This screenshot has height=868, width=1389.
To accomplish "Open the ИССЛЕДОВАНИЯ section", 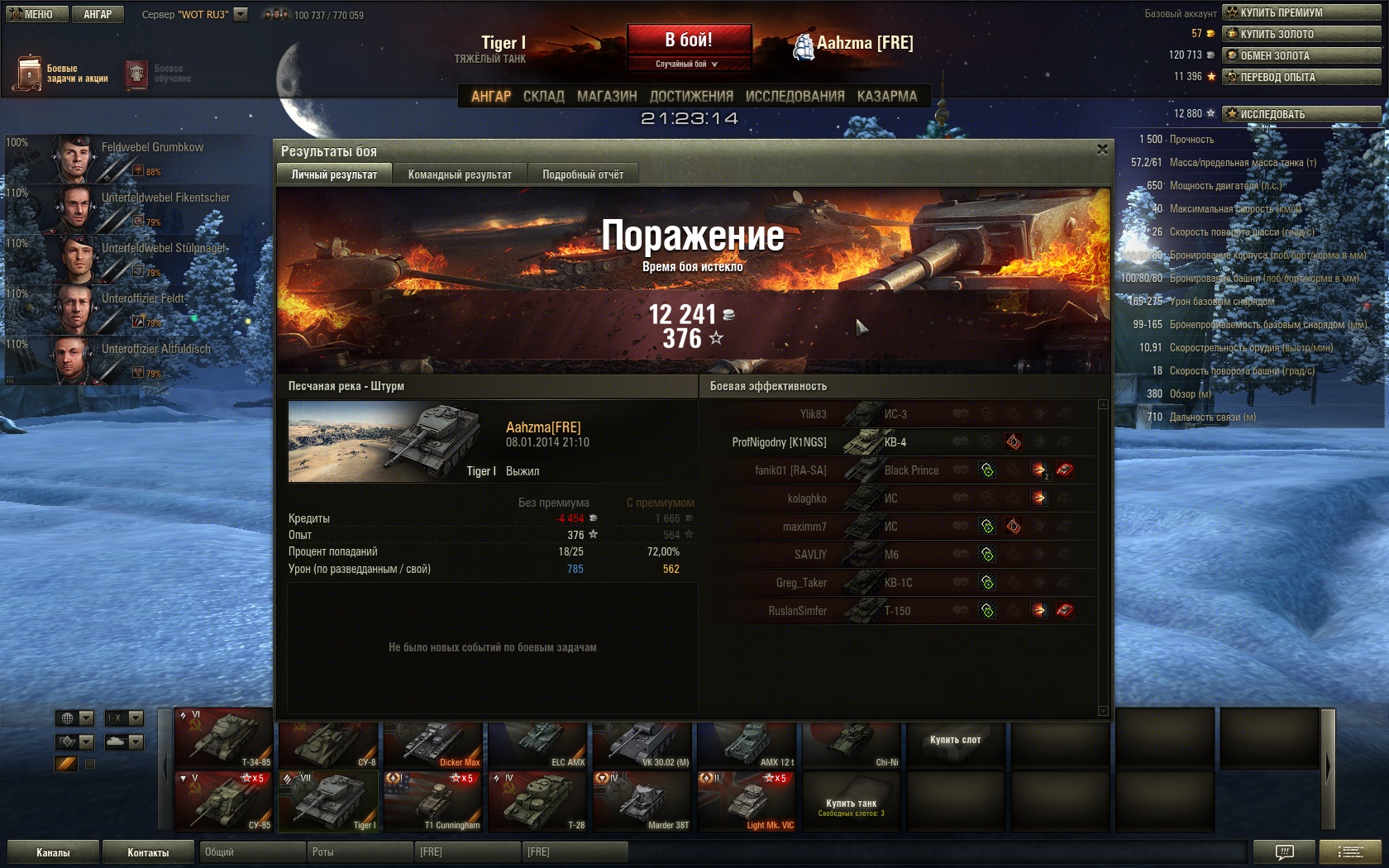I will pos(795,96).
